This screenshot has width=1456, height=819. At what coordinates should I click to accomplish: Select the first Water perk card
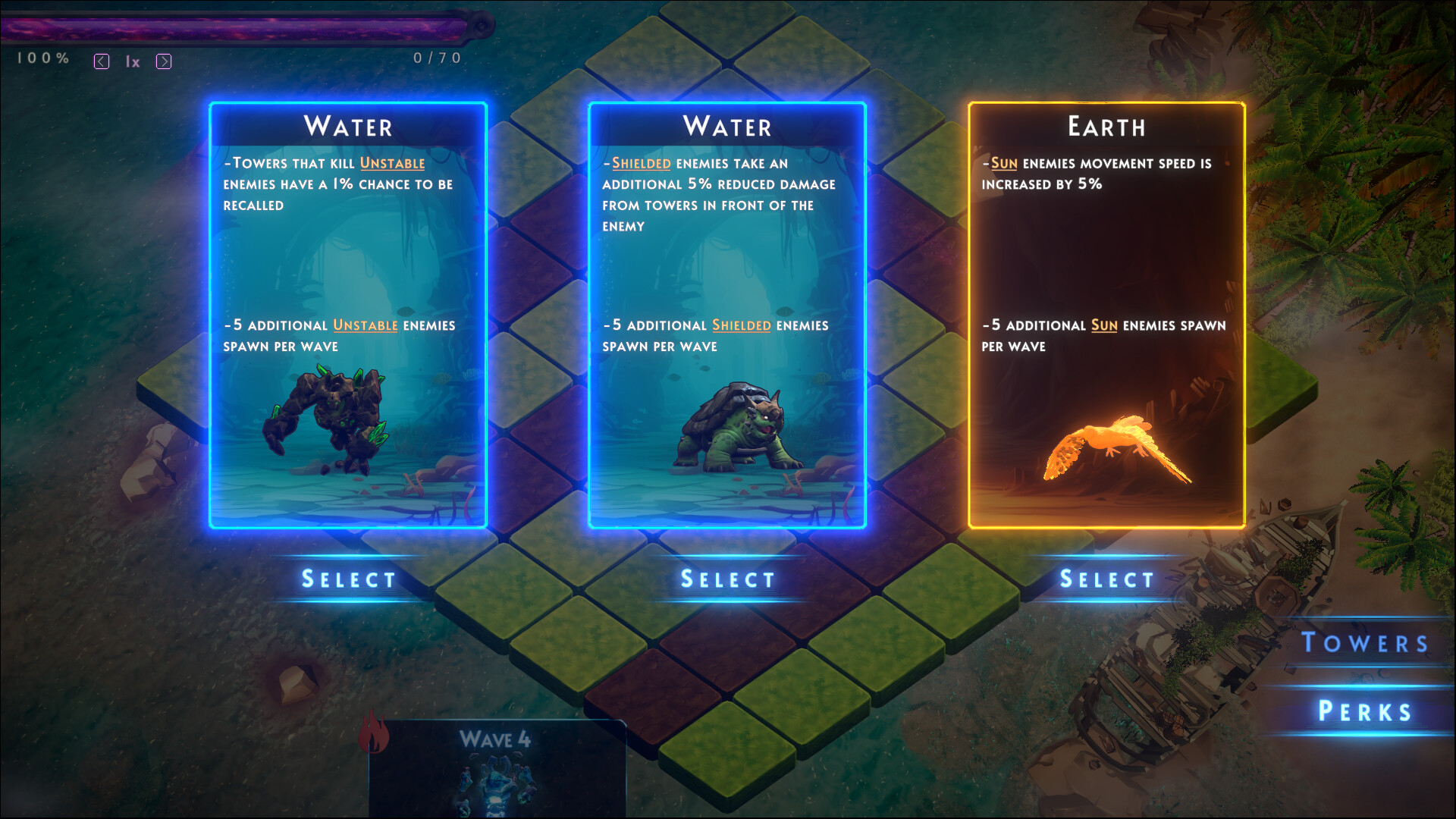pos(347,579)
